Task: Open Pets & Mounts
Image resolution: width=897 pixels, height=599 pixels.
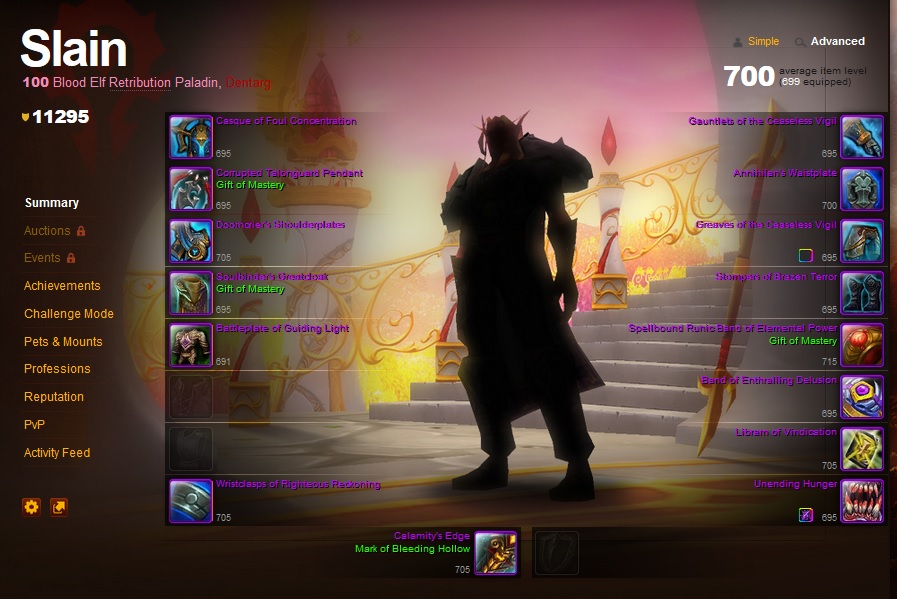Action: click(63, 342)
